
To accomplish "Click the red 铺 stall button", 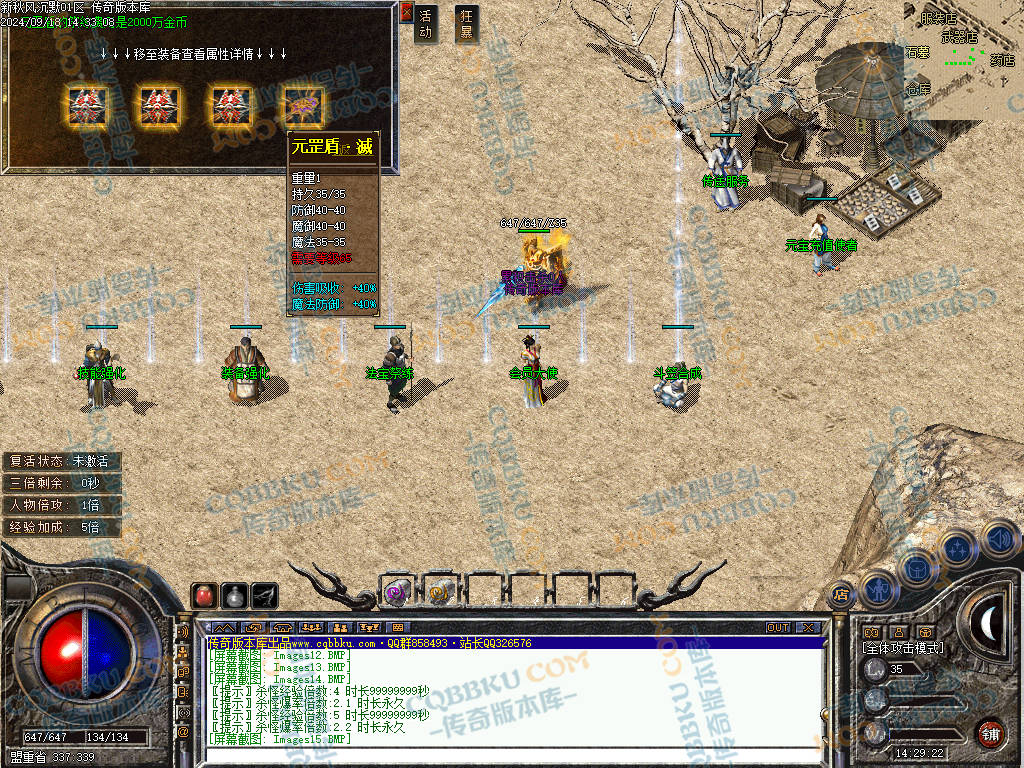I will point(990,733).
